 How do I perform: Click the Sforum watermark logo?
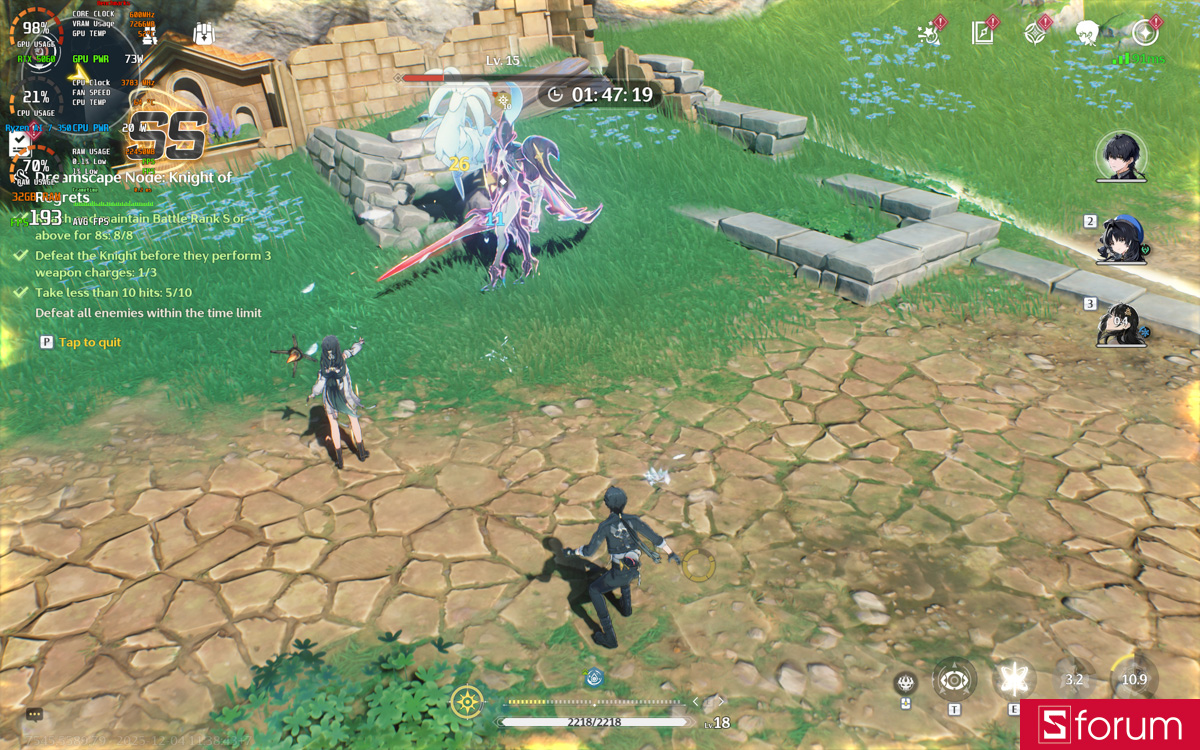[x=1110, y=725]
